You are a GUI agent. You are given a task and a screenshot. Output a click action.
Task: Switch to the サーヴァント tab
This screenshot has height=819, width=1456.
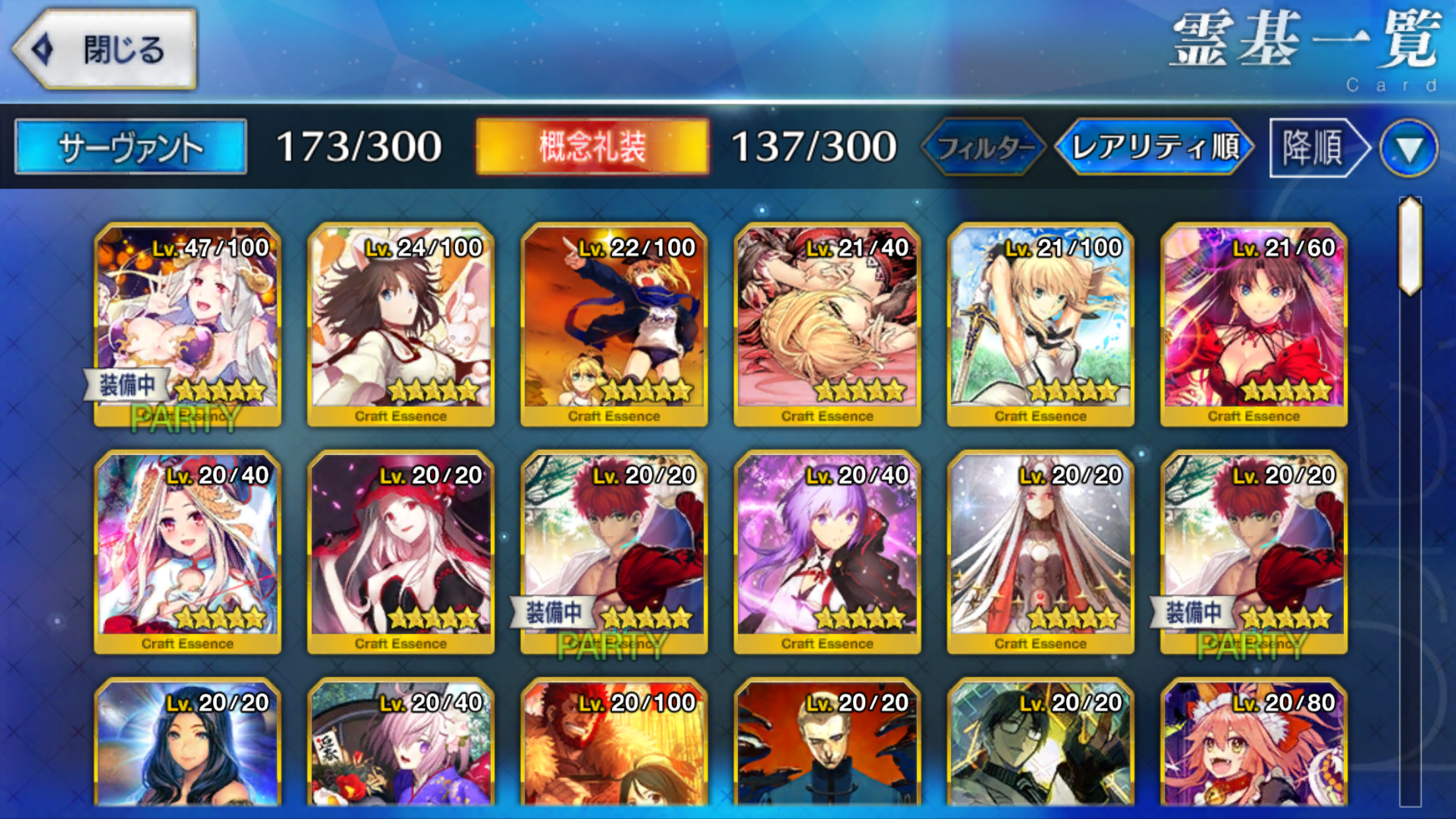131,146
